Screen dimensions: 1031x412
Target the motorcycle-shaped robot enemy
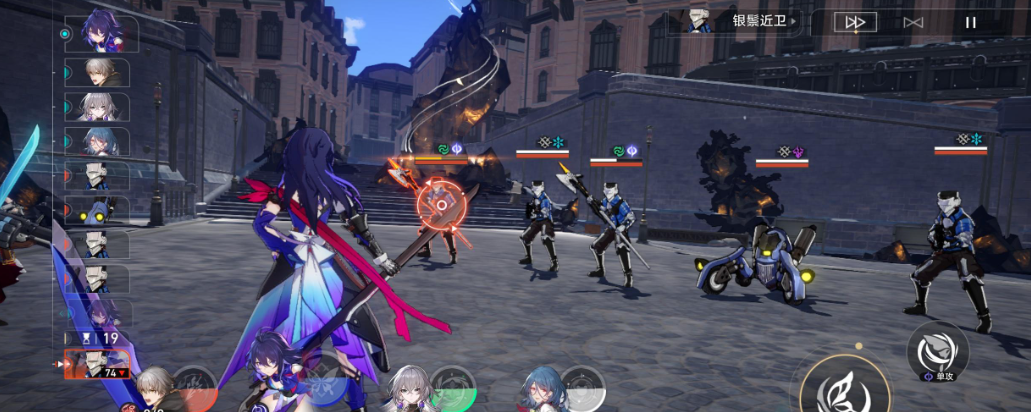[x=756, y=260]
